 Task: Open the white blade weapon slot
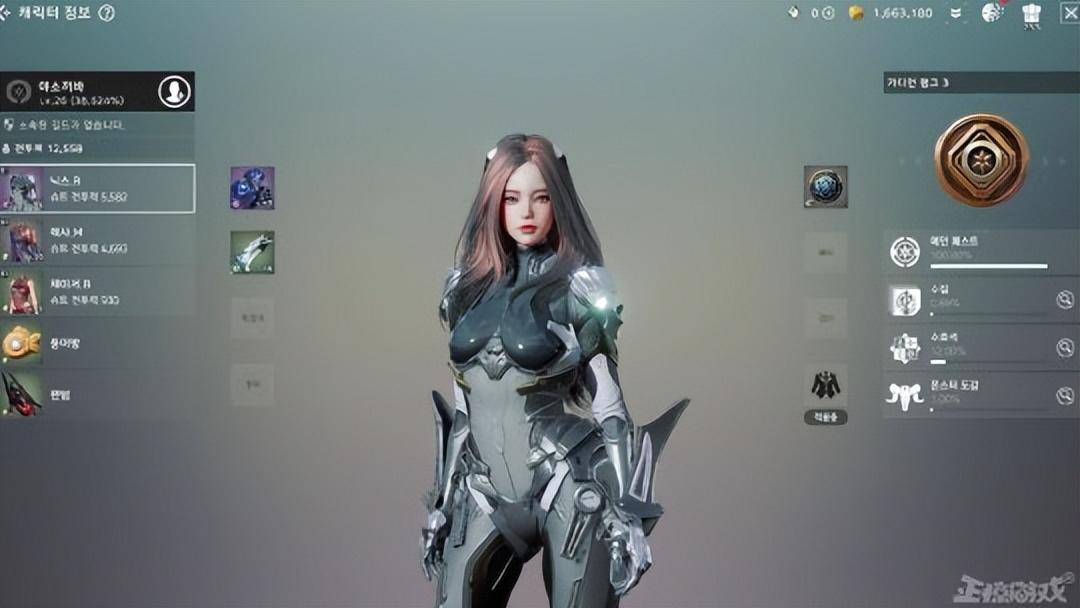tap(252, 252)
